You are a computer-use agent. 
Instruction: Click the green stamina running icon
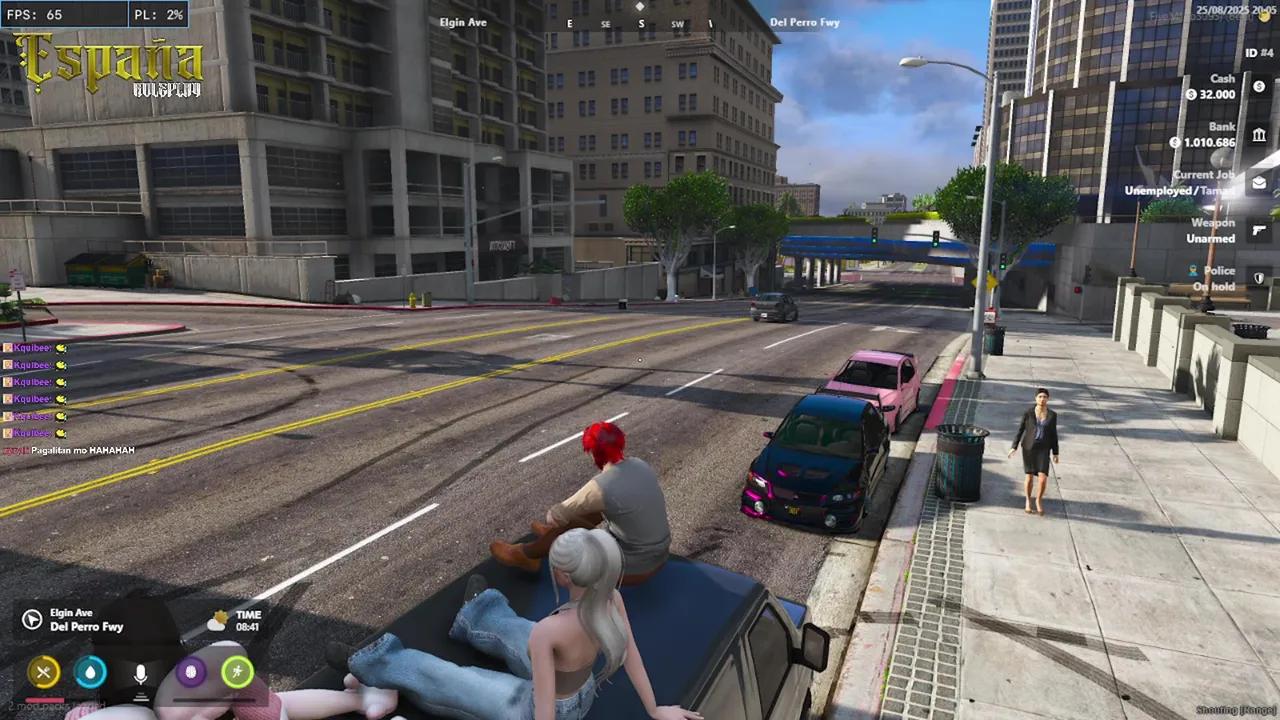238,672
